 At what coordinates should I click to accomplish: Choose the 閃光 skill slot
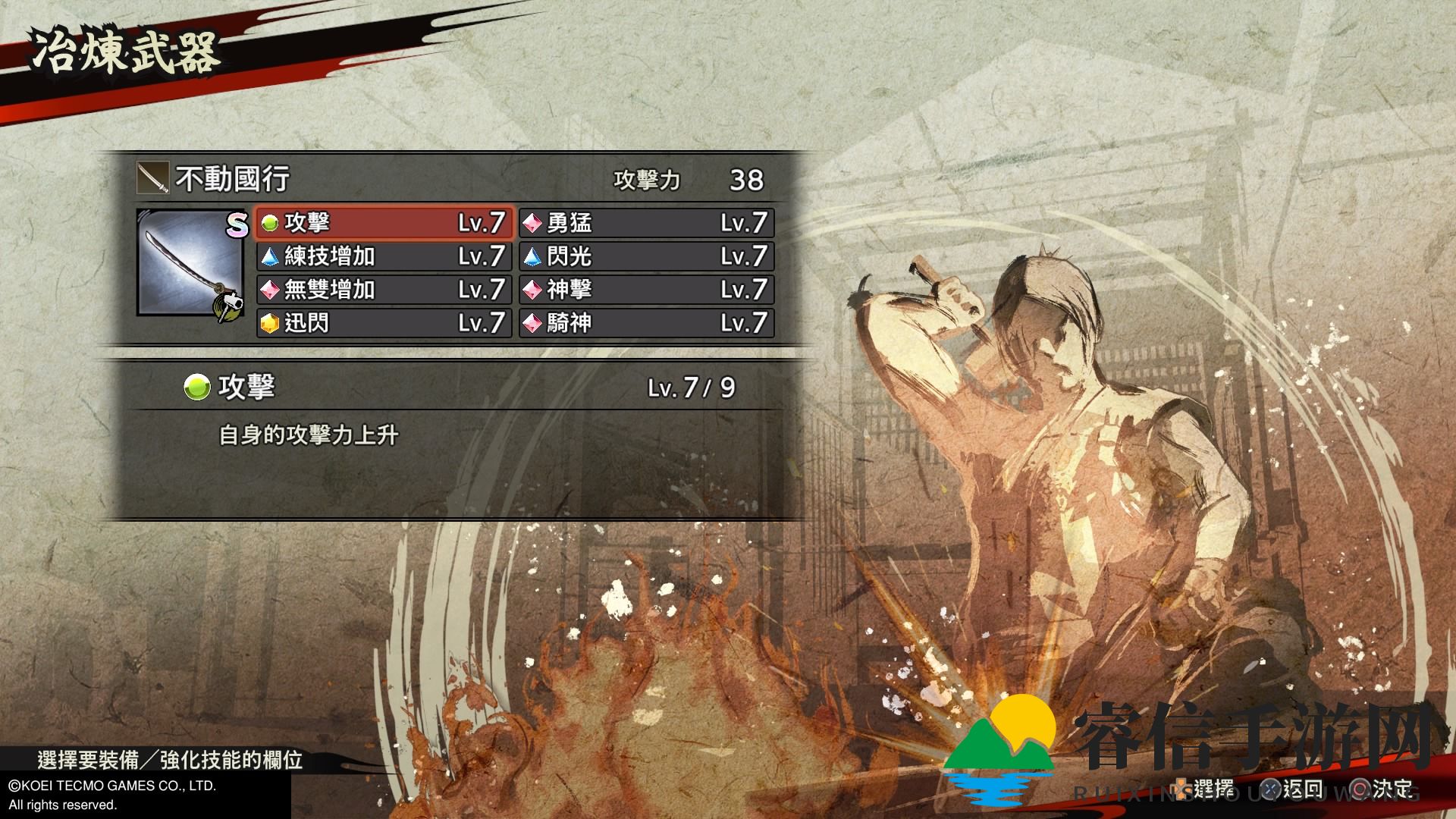[x=646, y=256]
